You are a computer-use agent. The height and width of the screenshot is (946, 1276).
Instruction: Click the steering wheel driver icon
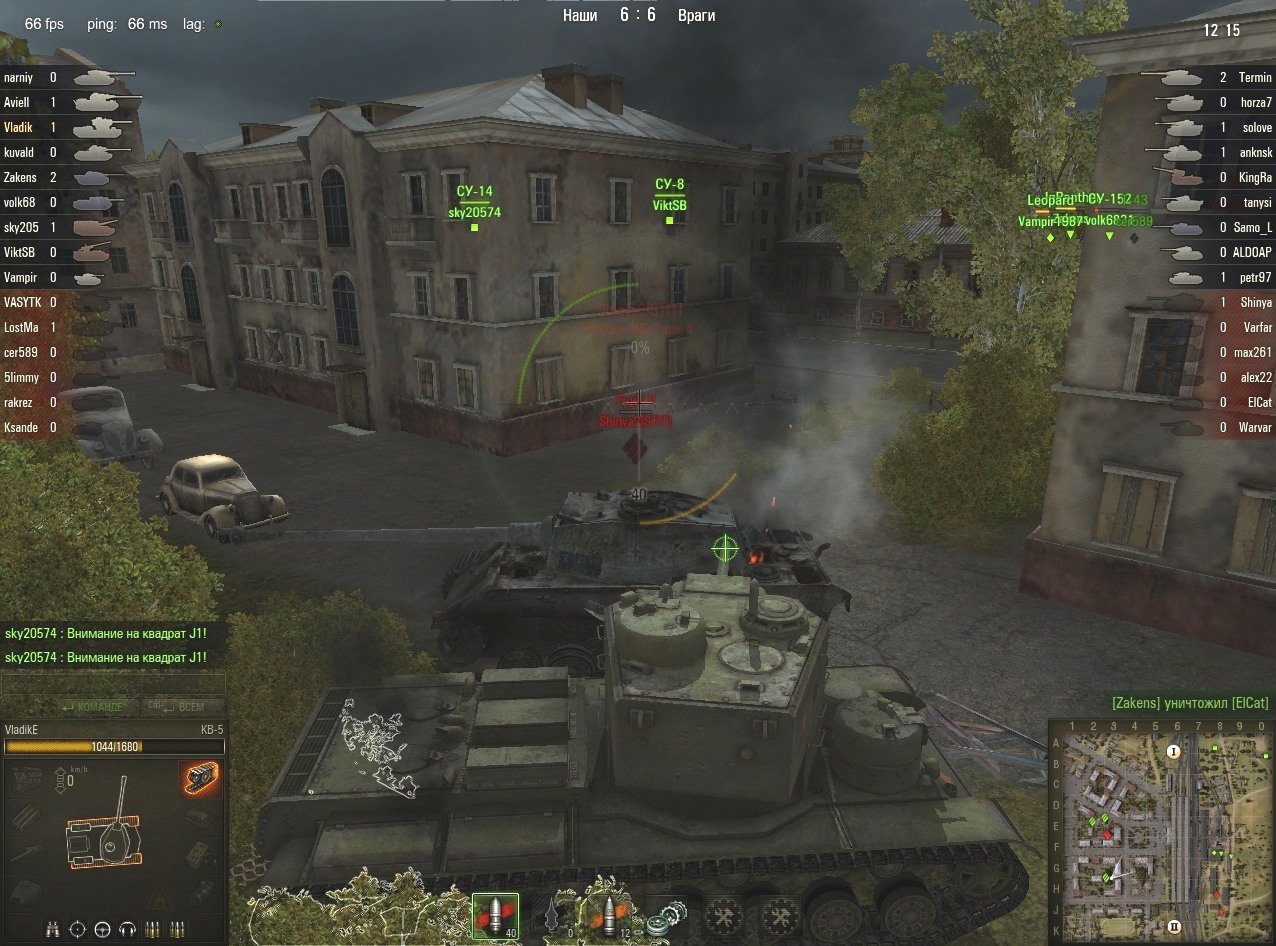pyautogui.click(x=102, y=929)
